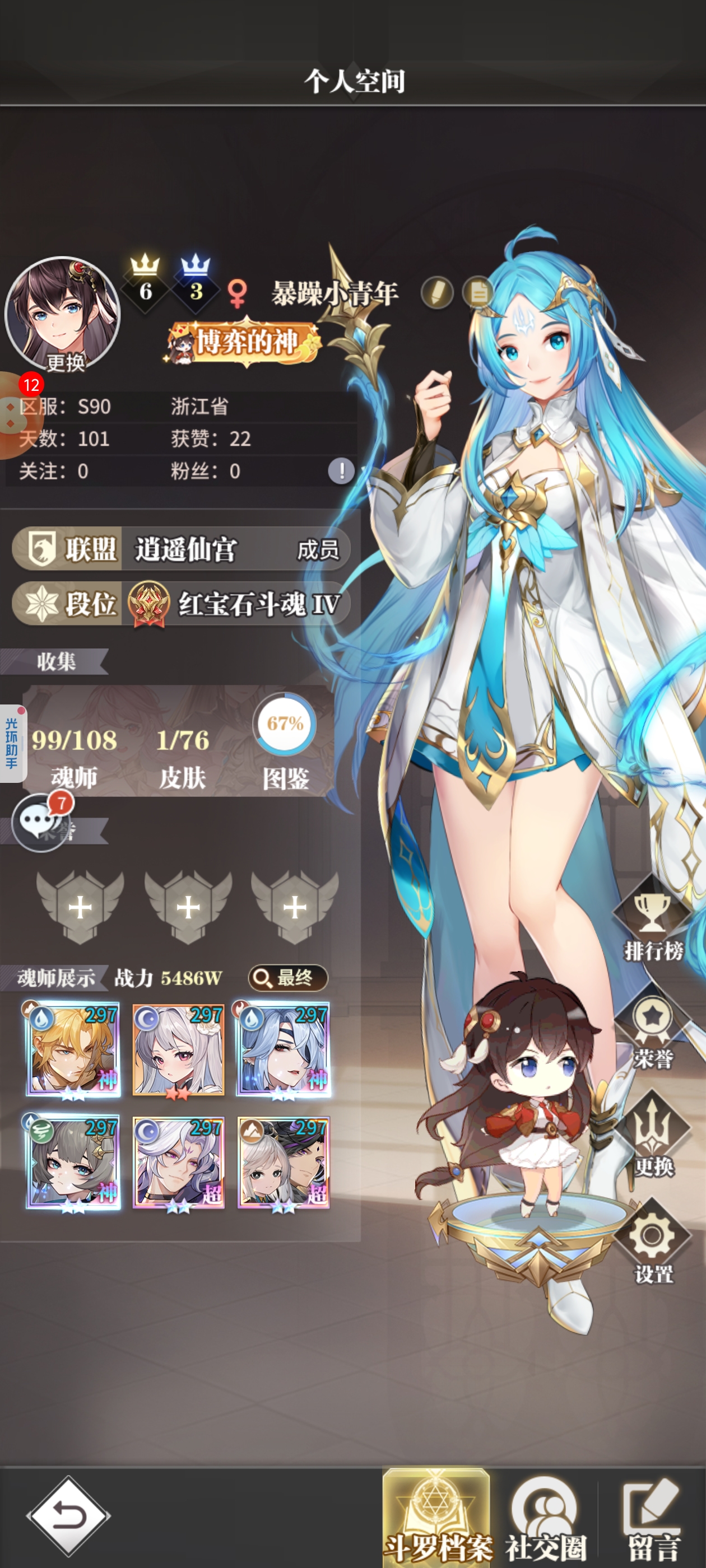706x1568 pixels.
Task: Open the 排行榜 leaderboard
Action: [x=653, y=922]
